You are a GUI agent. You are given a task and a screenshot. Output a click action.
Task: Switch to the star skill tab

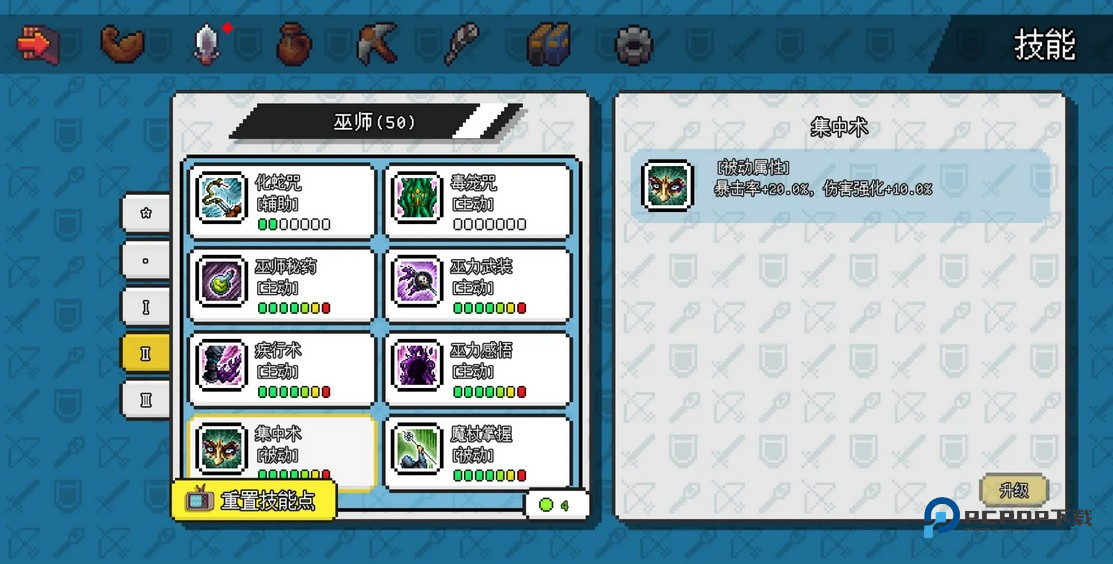tap(146, 213)
